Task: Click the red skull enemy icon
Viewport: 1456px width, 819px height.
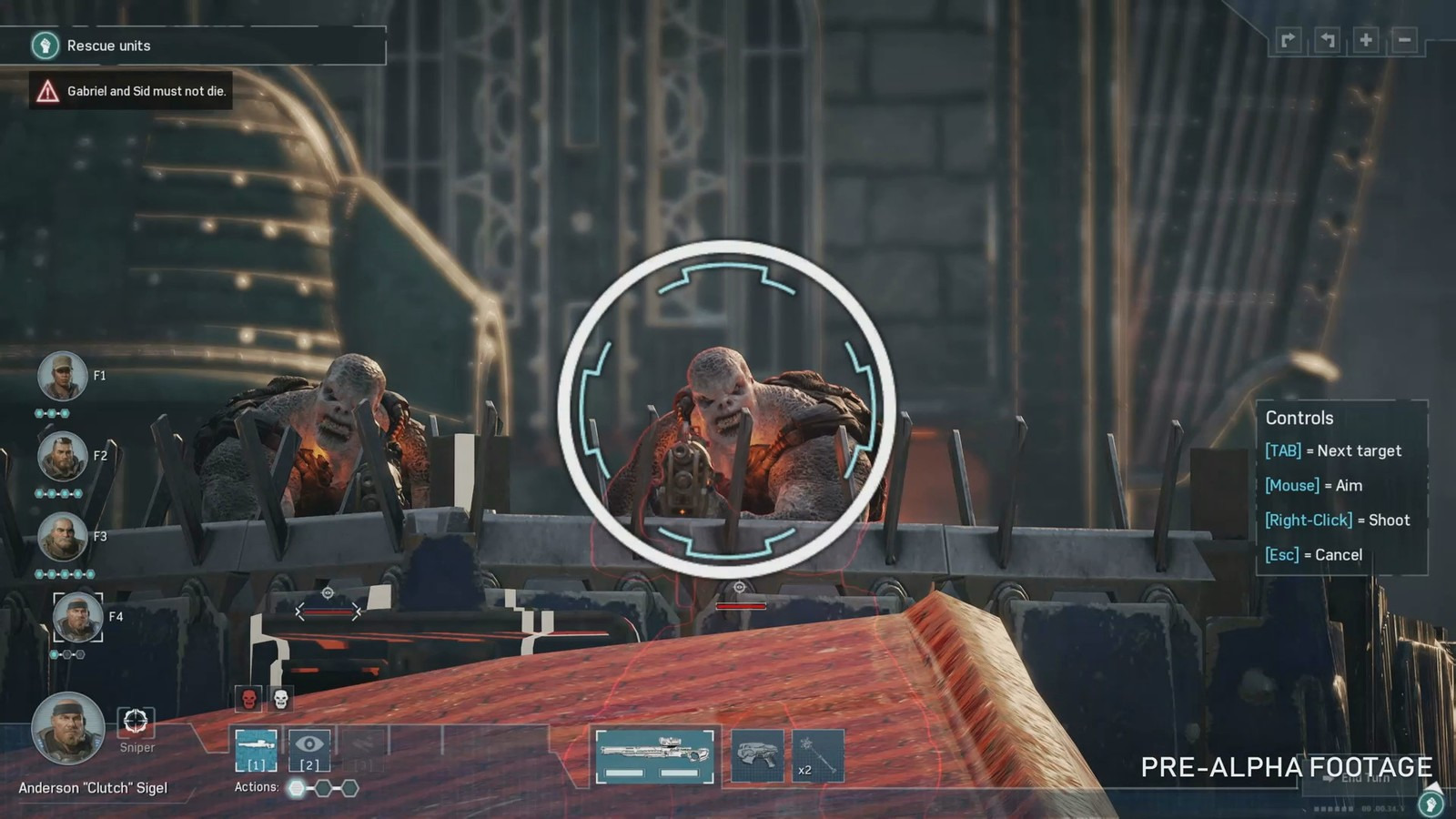Action: click(248, 699)
